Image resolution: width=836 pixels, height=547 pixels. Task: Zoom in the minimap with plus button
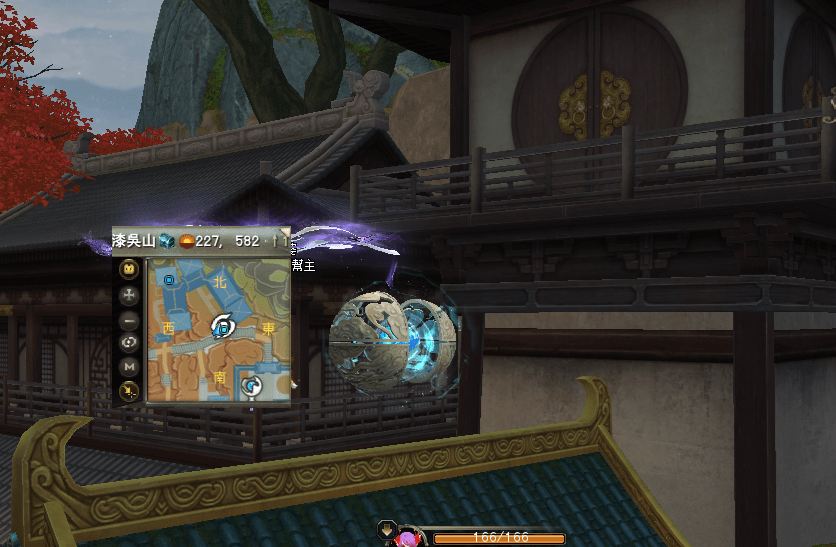[129, 295]
